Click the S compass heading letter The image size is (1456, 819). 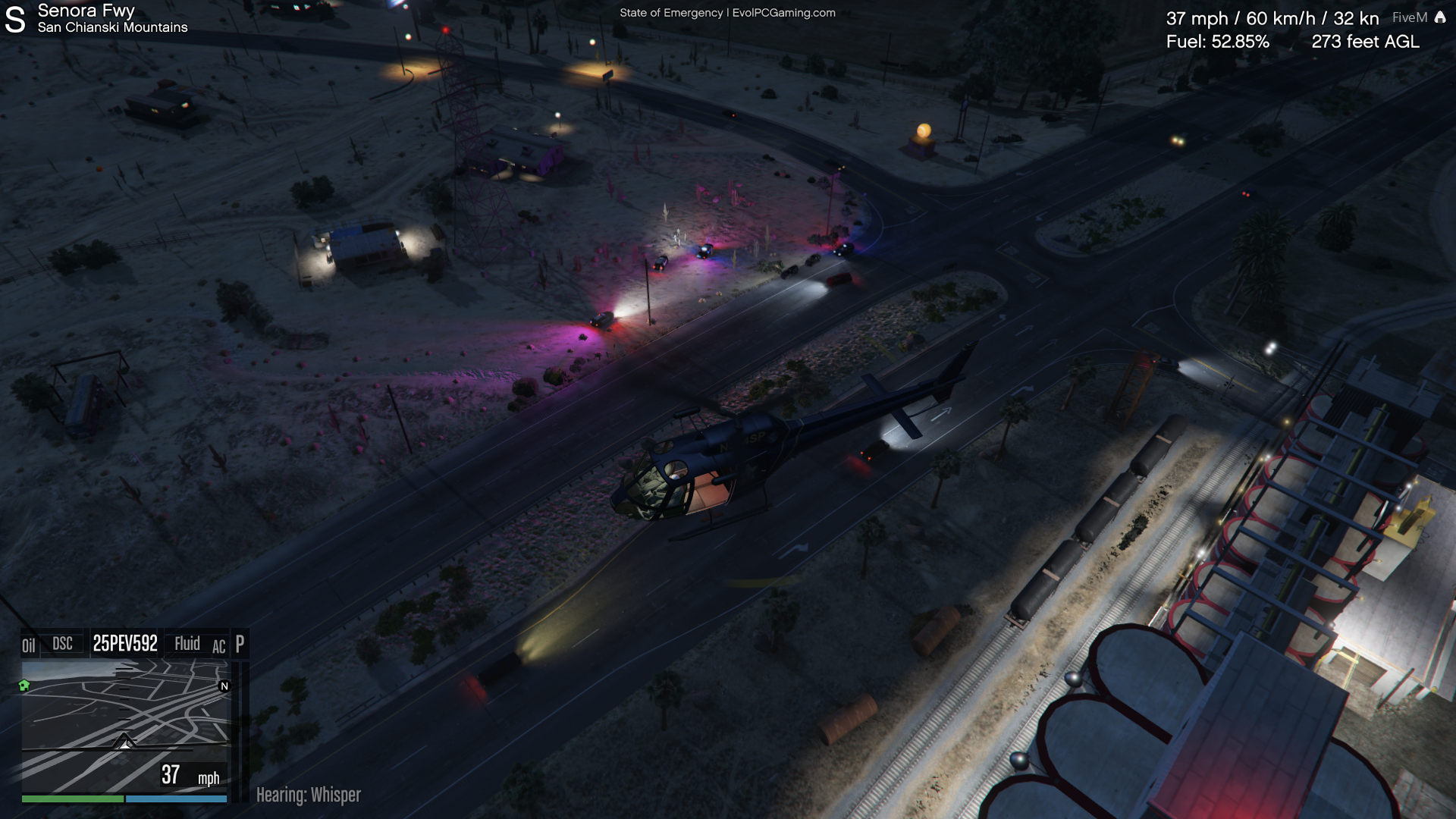[x=15, y=20]
